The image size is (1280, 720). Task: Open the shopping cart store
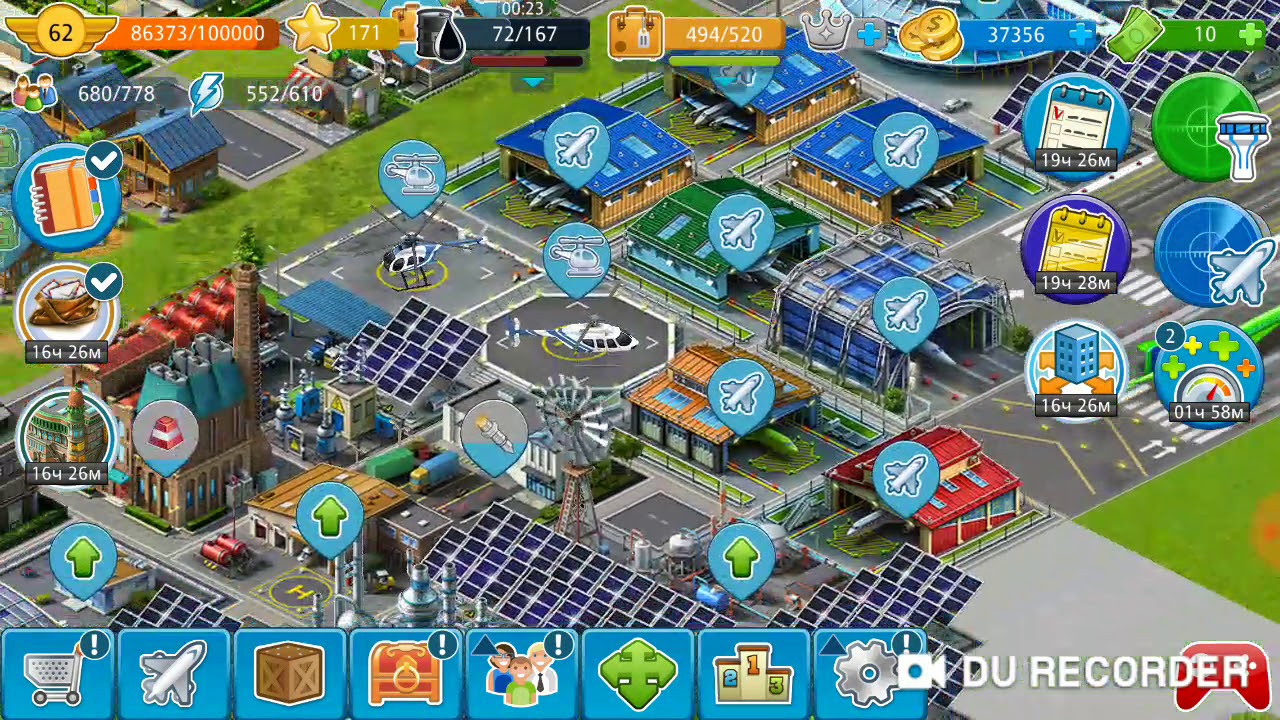[x=58, y=672]
